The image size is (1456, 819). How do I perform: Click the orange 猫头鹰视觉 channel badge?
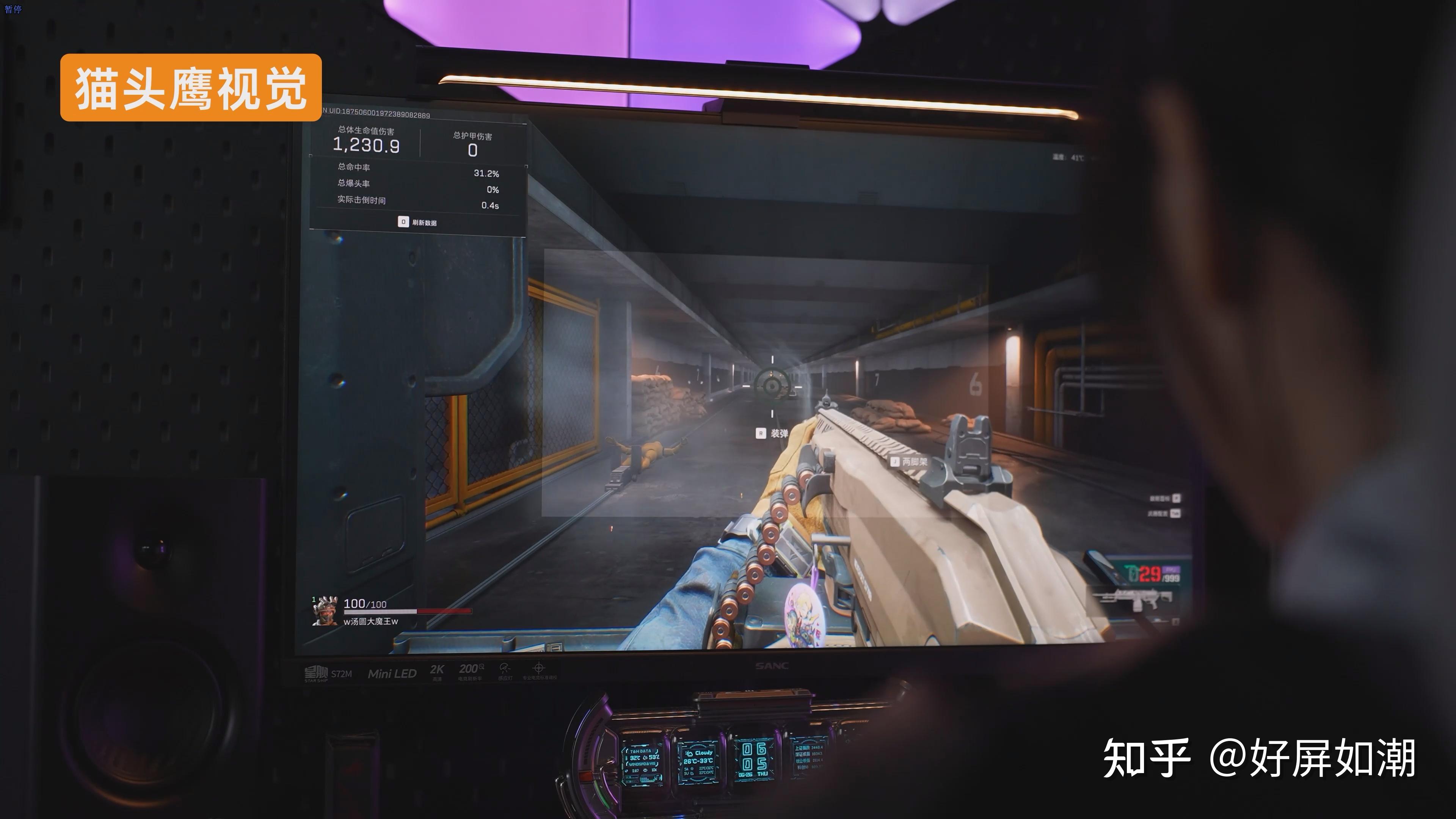(191, 88)
